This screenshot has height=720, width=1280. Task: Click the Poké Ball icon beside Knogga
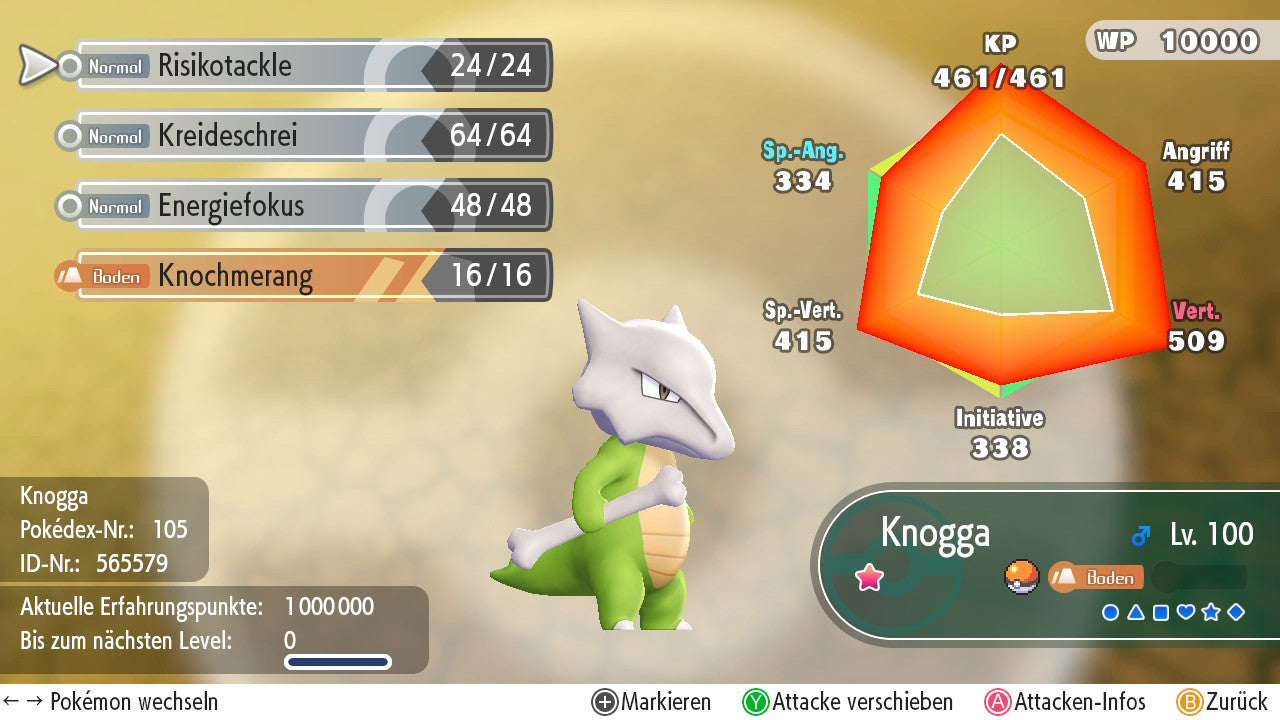(1022, 577)
